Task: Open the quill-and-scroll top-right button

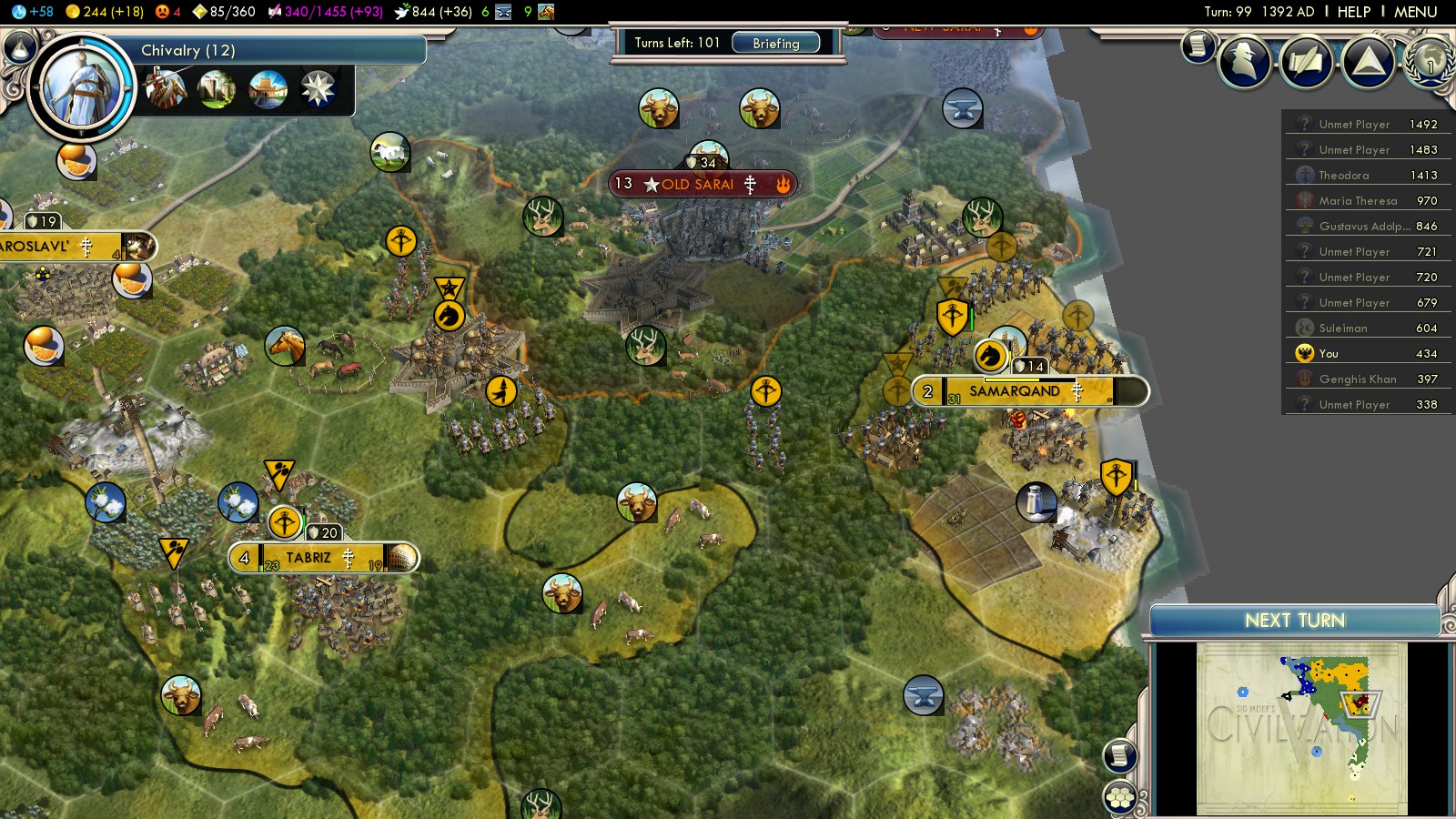Action: (1306, 62)
